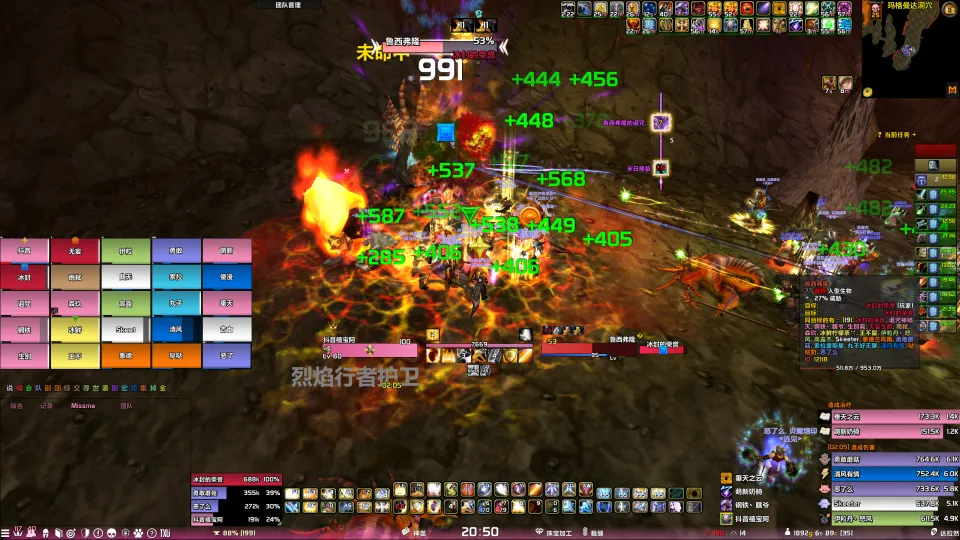Open the 团队管理 raid management button

point(286,5)
